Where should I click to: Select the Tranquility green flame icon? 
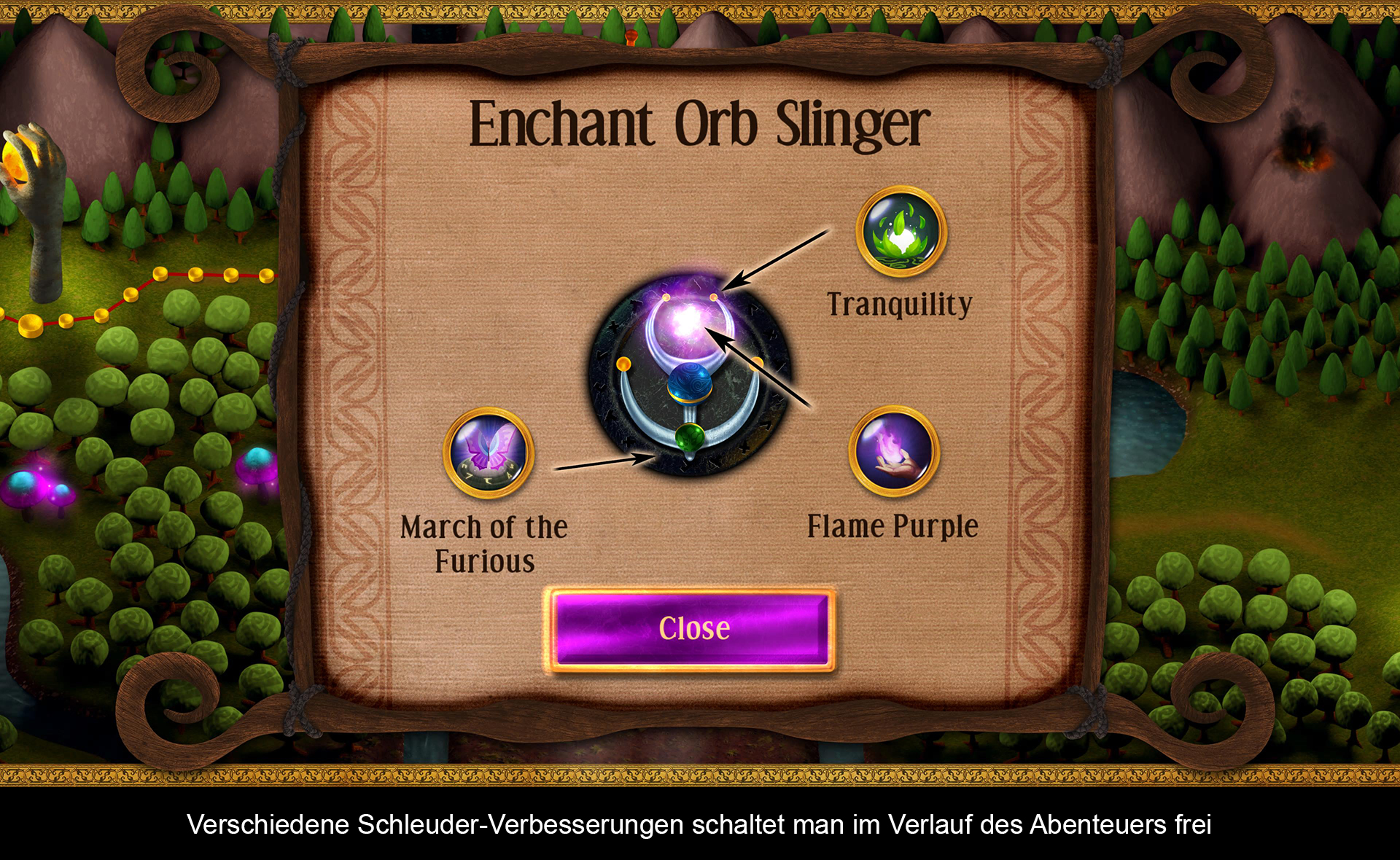(901, 231)
